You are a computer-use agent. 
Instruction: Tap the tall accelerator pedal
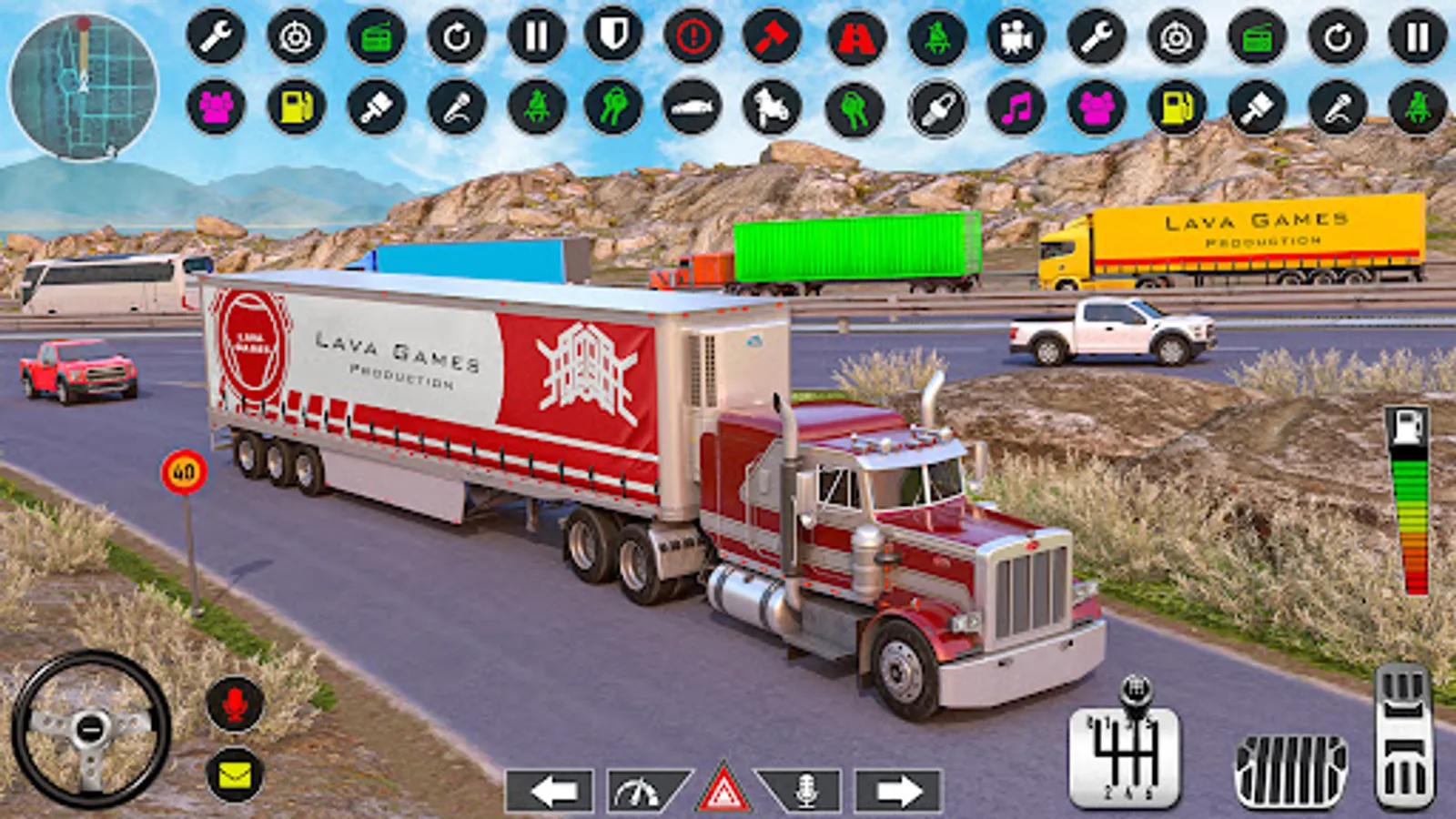[1404, 735]
